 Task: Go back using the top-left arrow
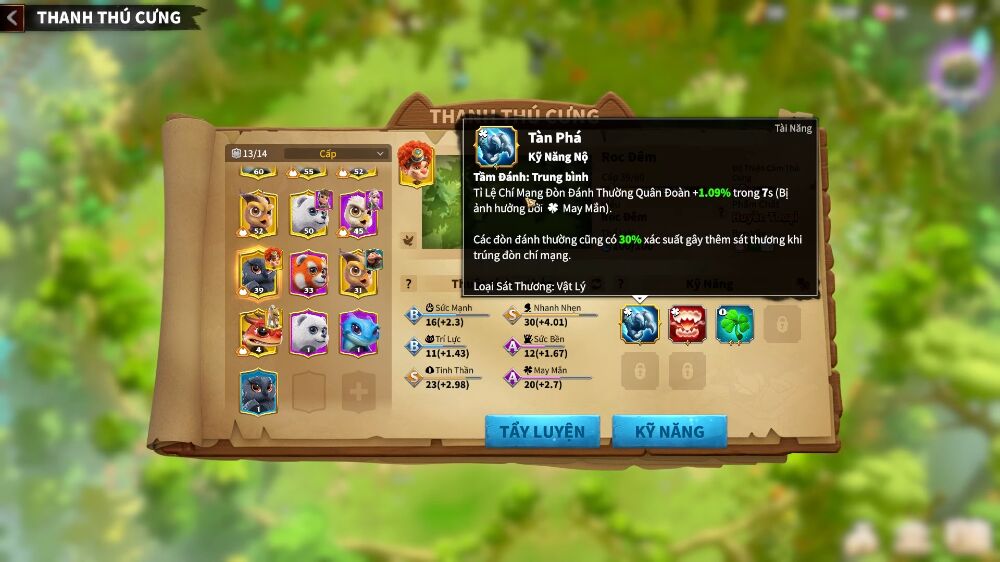[x=12, y=17]
